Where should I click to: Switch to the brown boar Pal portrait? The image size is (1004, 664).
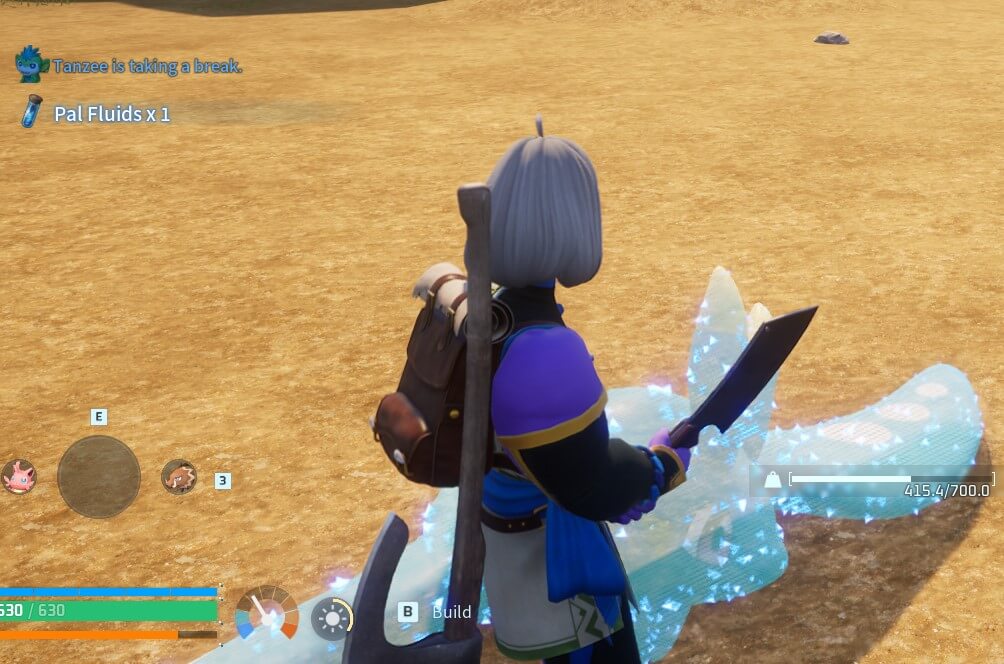coord(179,477)
